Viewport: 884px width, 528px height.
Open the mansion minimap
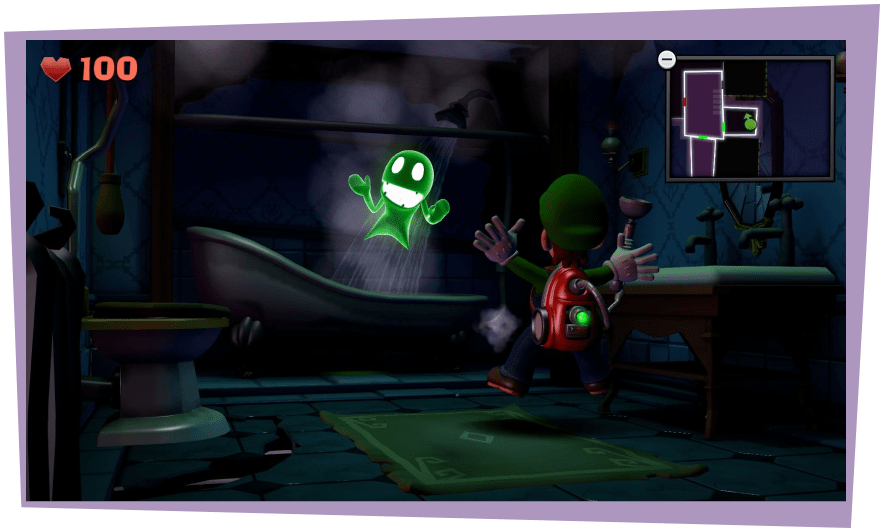coord(750,119)
